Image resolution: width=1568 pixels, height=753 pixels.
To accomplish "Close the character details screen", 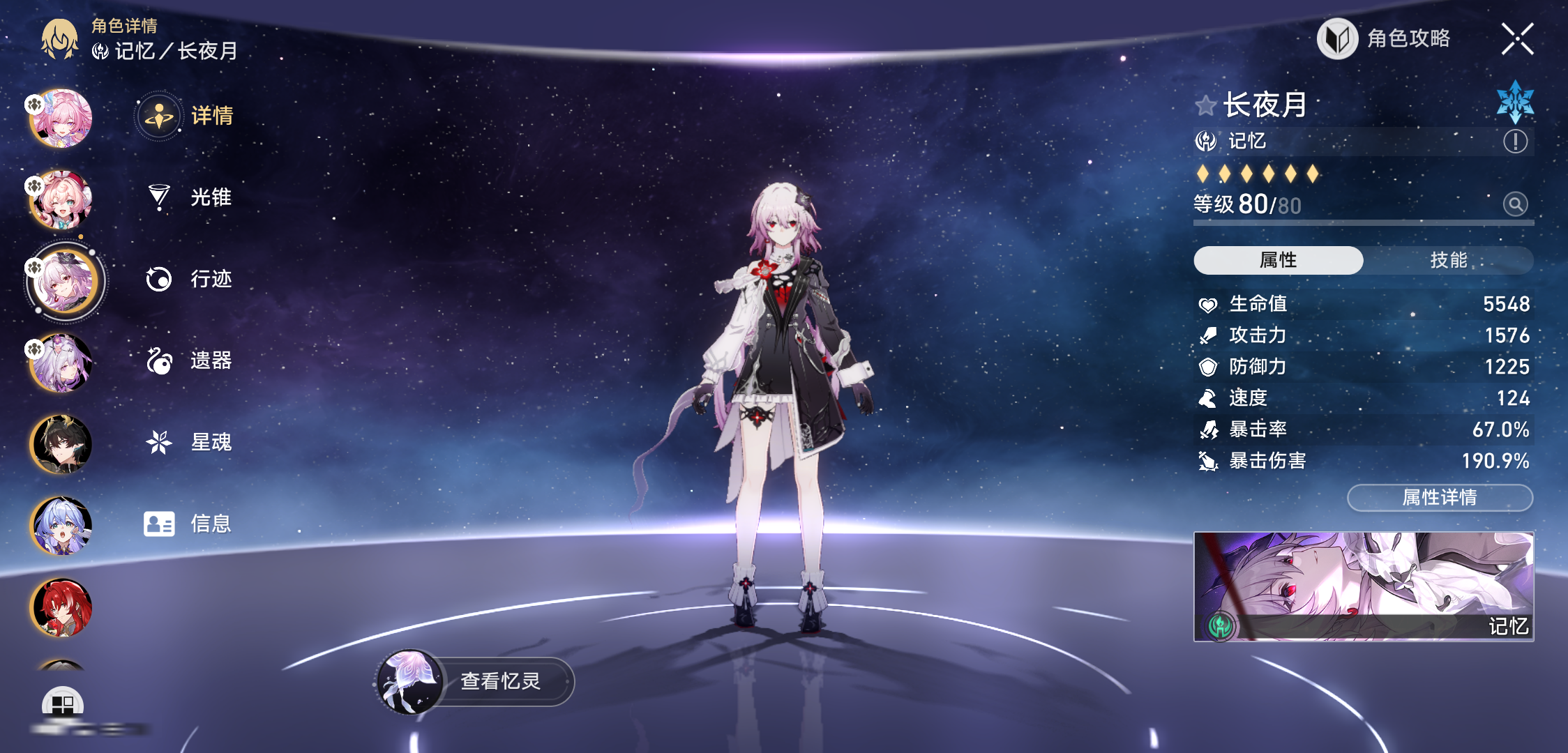I will (x=1517, y=38).
